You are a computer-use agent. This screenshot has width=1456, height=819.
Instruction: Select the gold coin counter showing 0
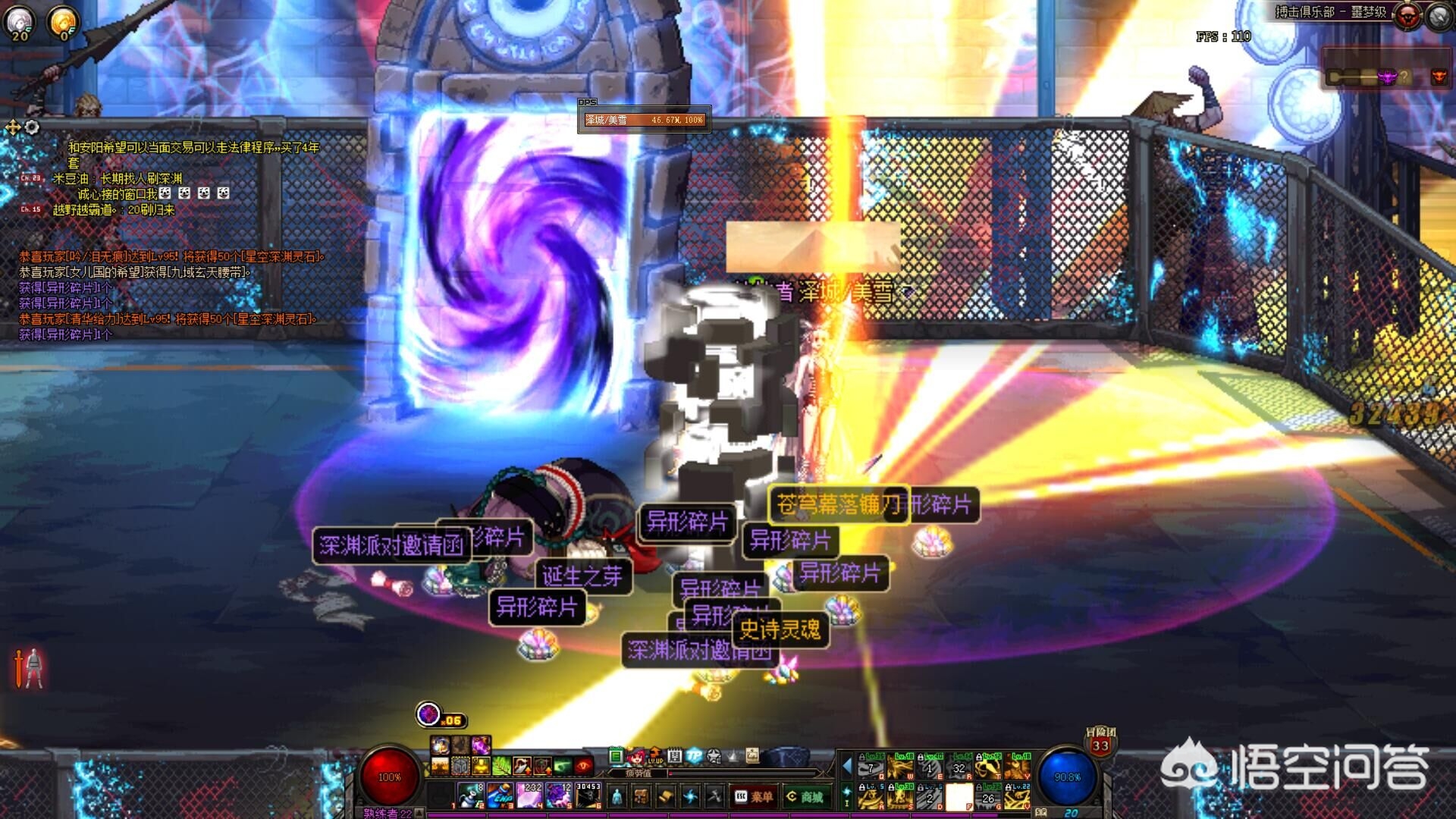tap(63, 23)
